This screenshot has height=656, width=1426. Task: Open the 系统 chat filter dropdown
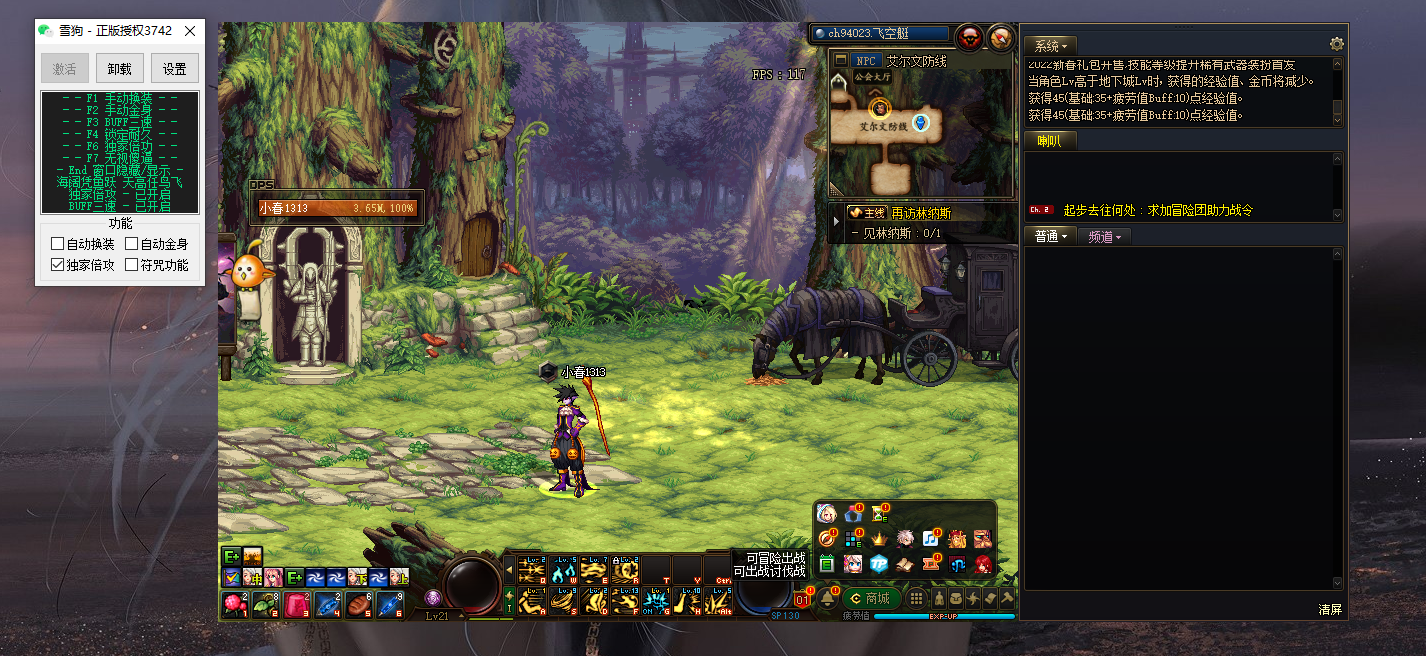[x=1050, y=46]
